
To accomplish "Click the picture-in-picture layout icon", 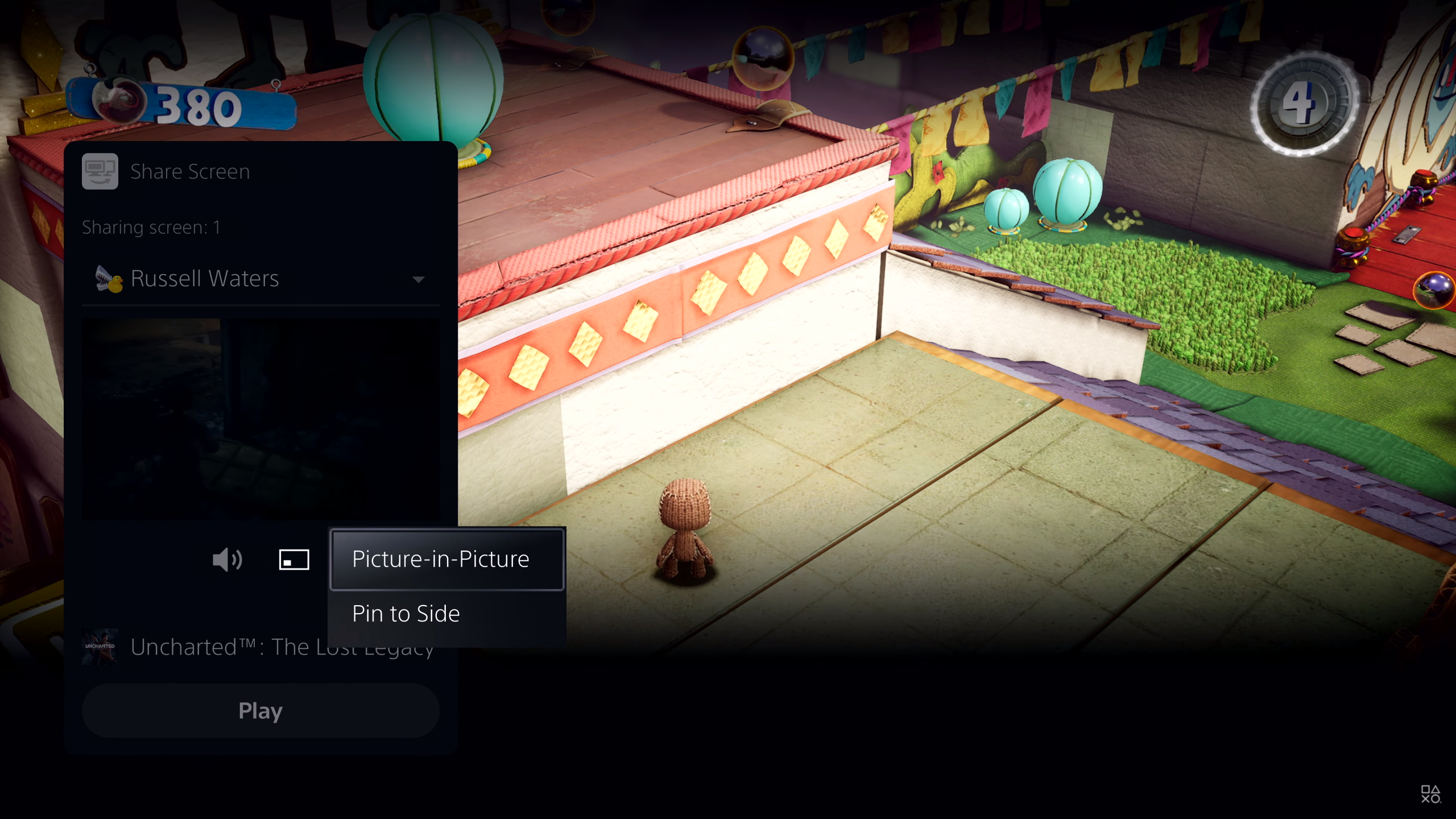I will tap(294, 560).
